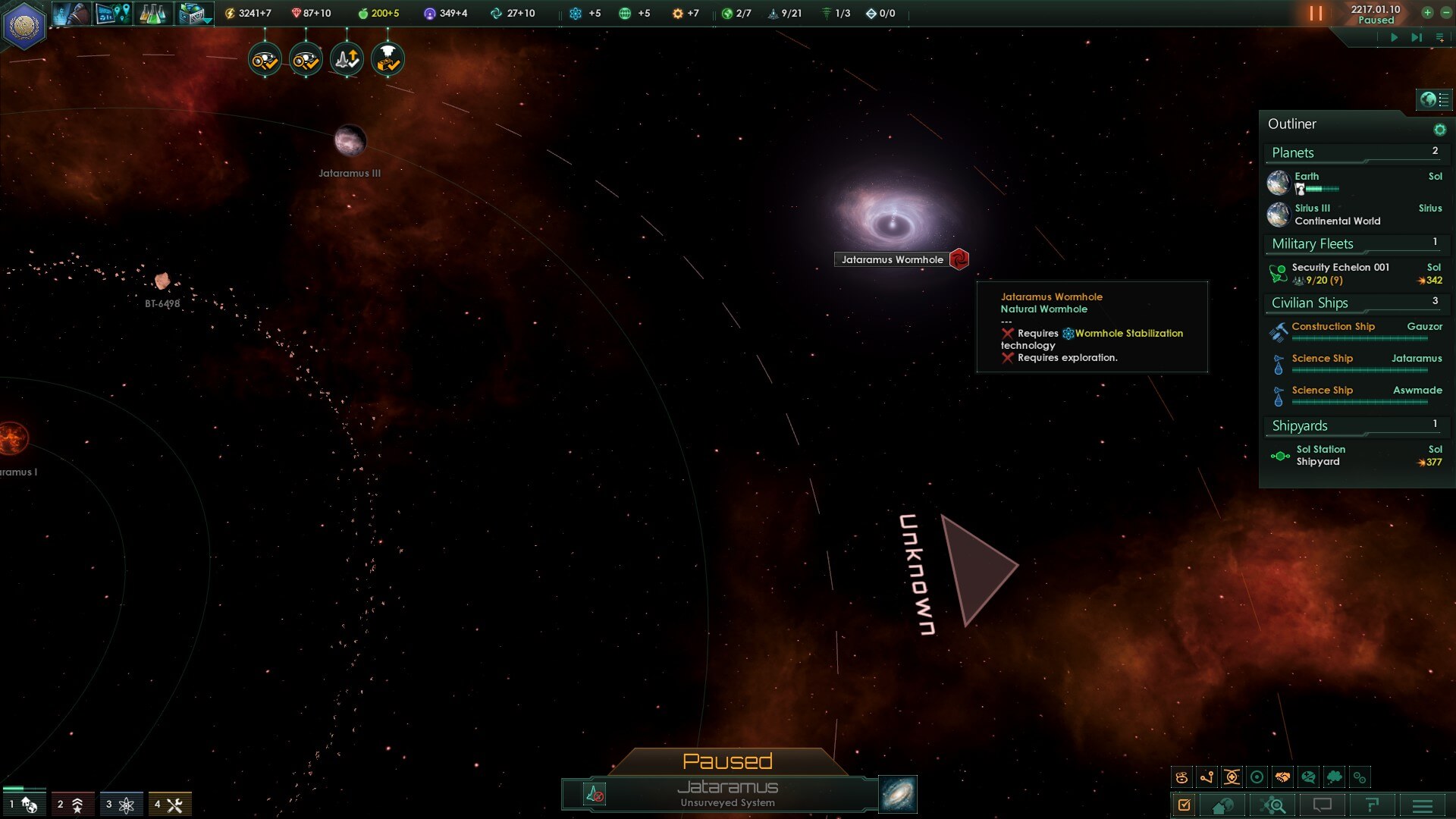Toggle the Outliner panel with the globe list icon
Screen dimensions: 1456x819
coord(1434,99)
